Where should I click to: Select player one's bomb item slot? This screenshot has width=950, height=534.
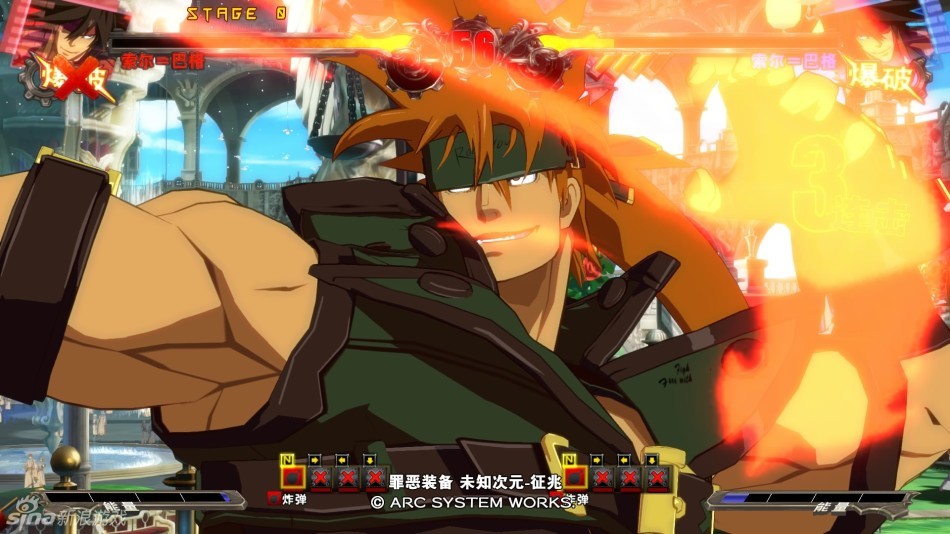tap(292, 478)
